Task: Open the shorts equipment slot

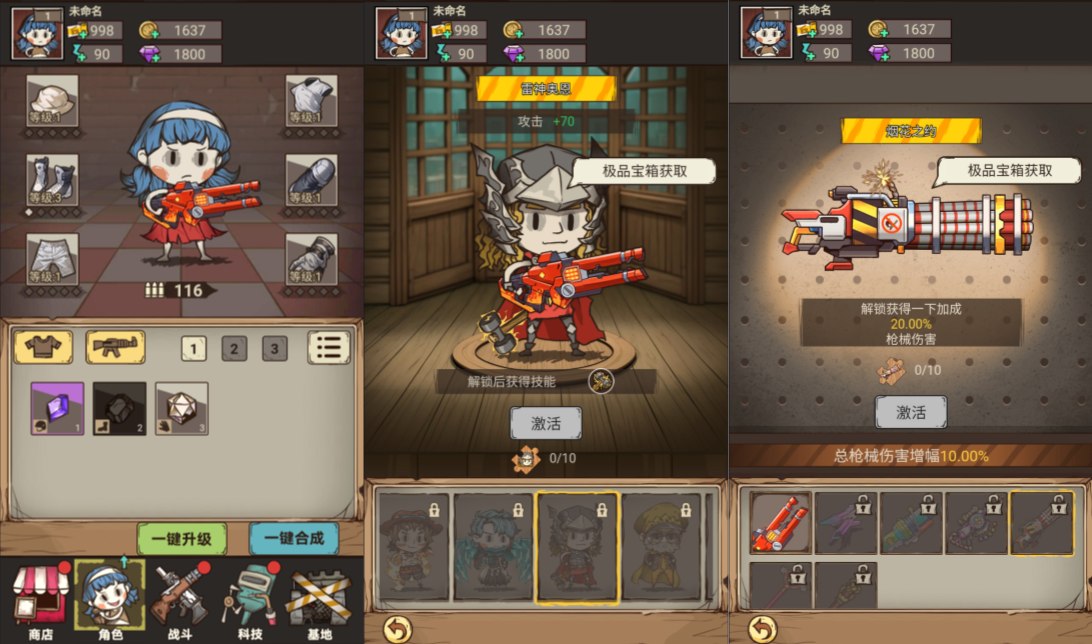Action: tap(52, 259)
